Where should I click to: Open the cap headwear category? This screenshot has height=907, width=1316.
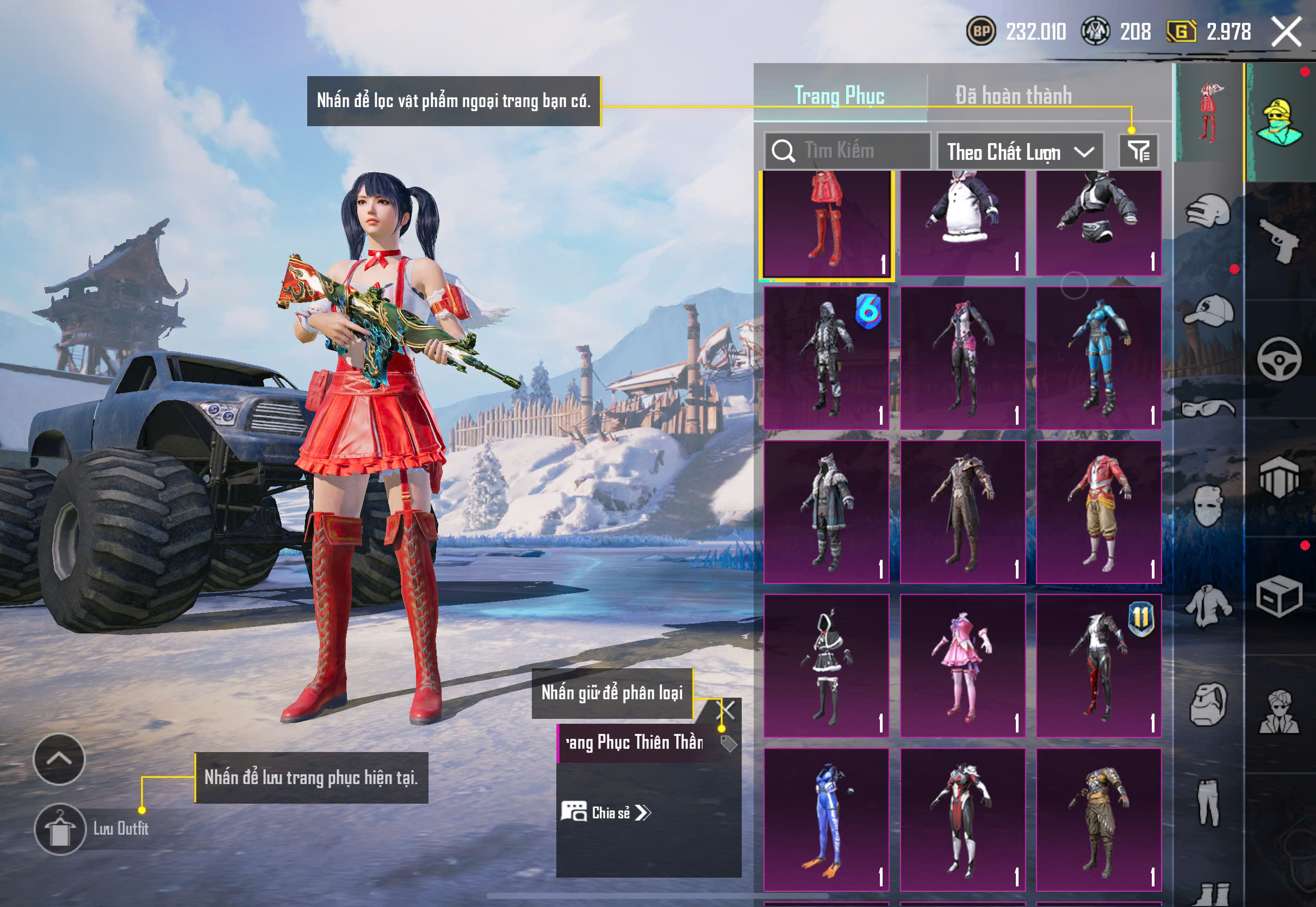[1208, 310]
